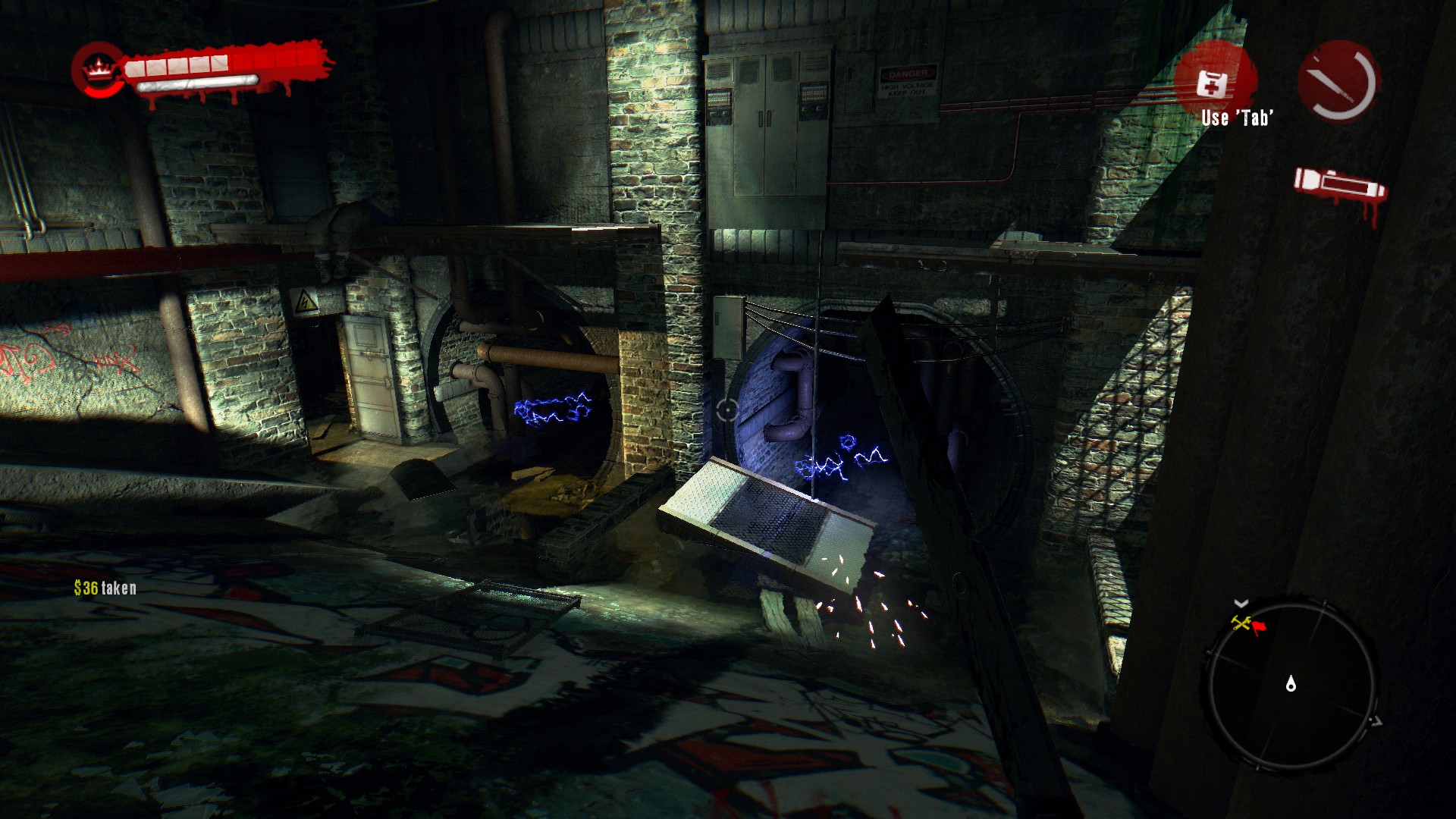Click the workbench marker on the minimap
1456x819 pixels.
tap(1241, 623)
